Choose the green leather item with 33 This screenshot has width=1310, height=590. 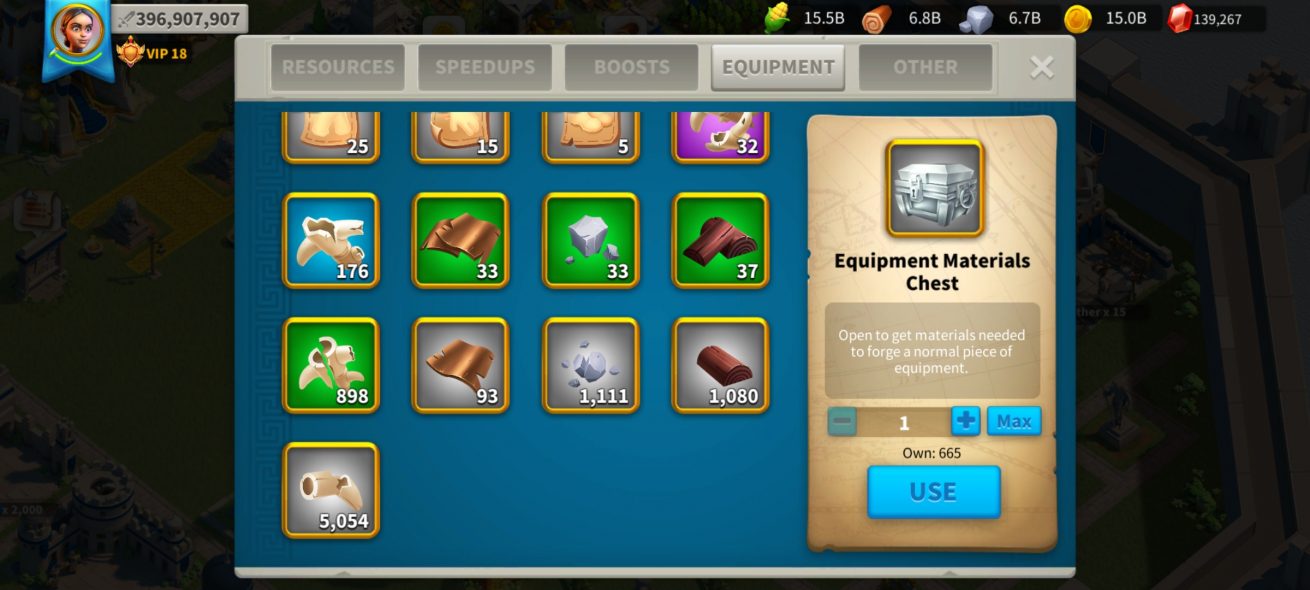point(461,241)
